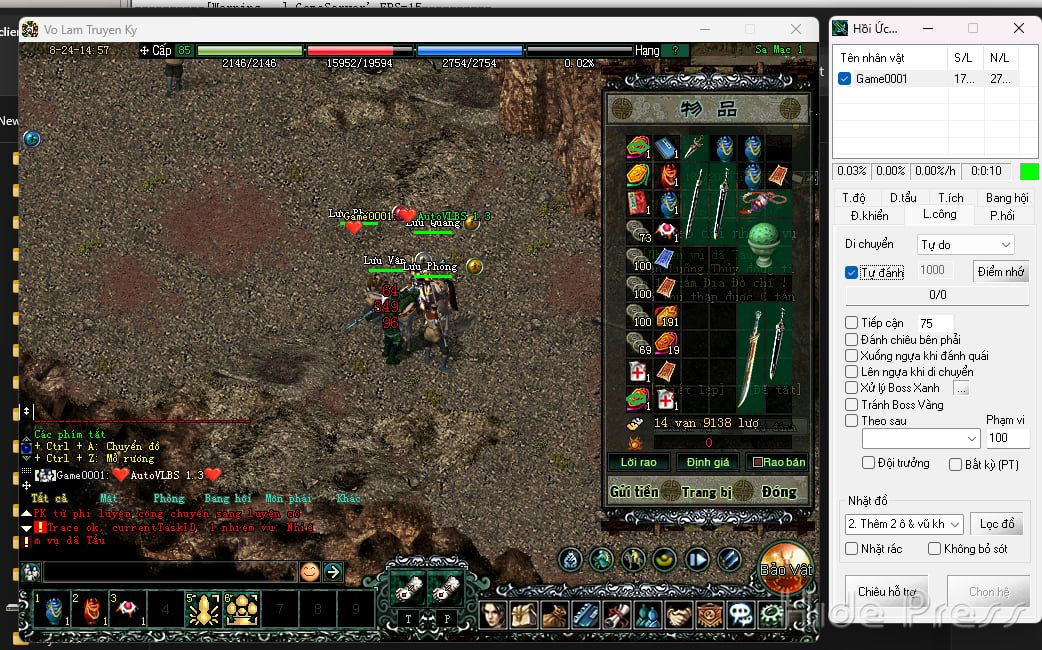Open the Trang bị equipment panel

point(707,491)
